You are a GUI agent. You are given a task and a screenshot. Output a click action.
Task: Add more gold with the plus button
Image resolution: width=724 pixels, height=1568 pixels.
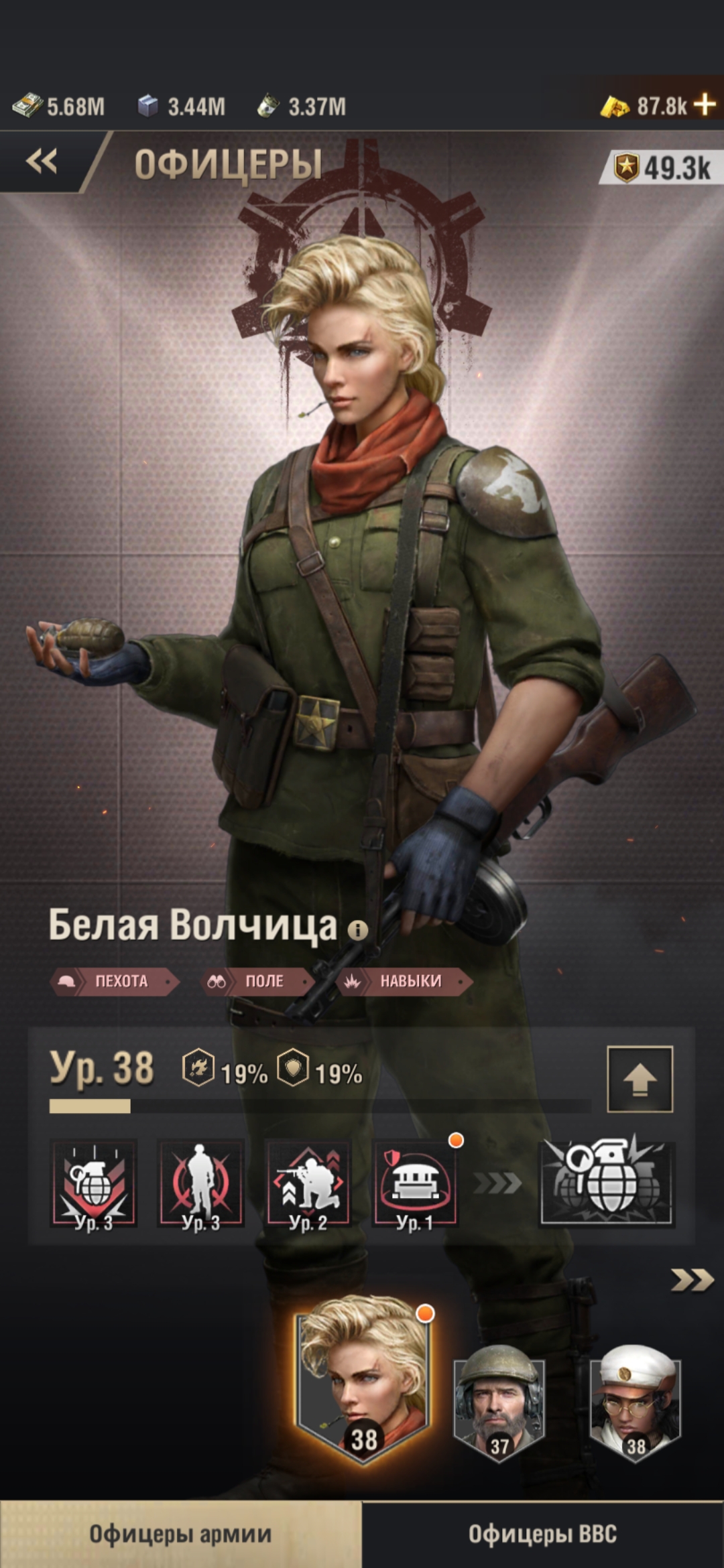tap(705, 105)
